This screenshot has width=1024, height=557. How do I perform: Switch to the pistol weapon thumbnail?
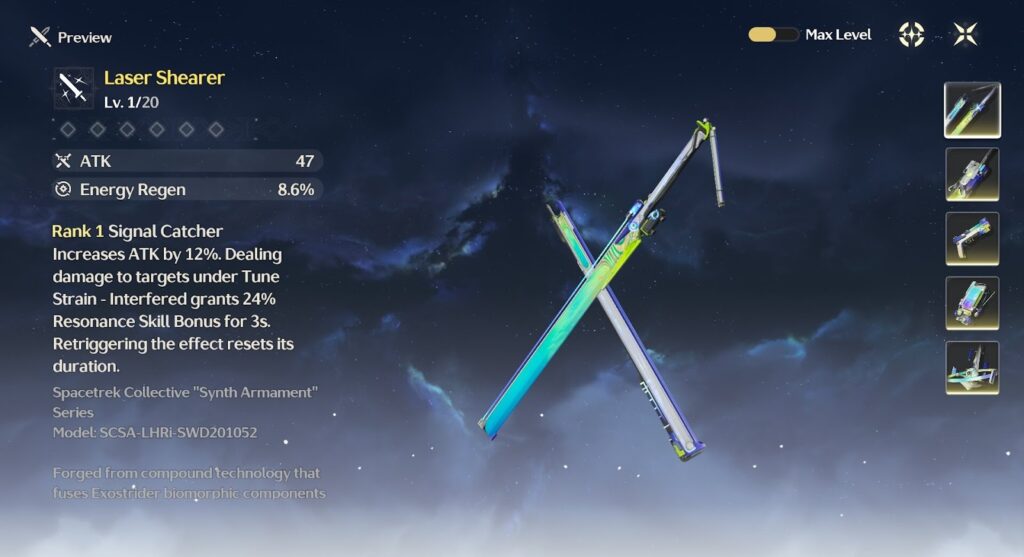click(x=972, y=239)
